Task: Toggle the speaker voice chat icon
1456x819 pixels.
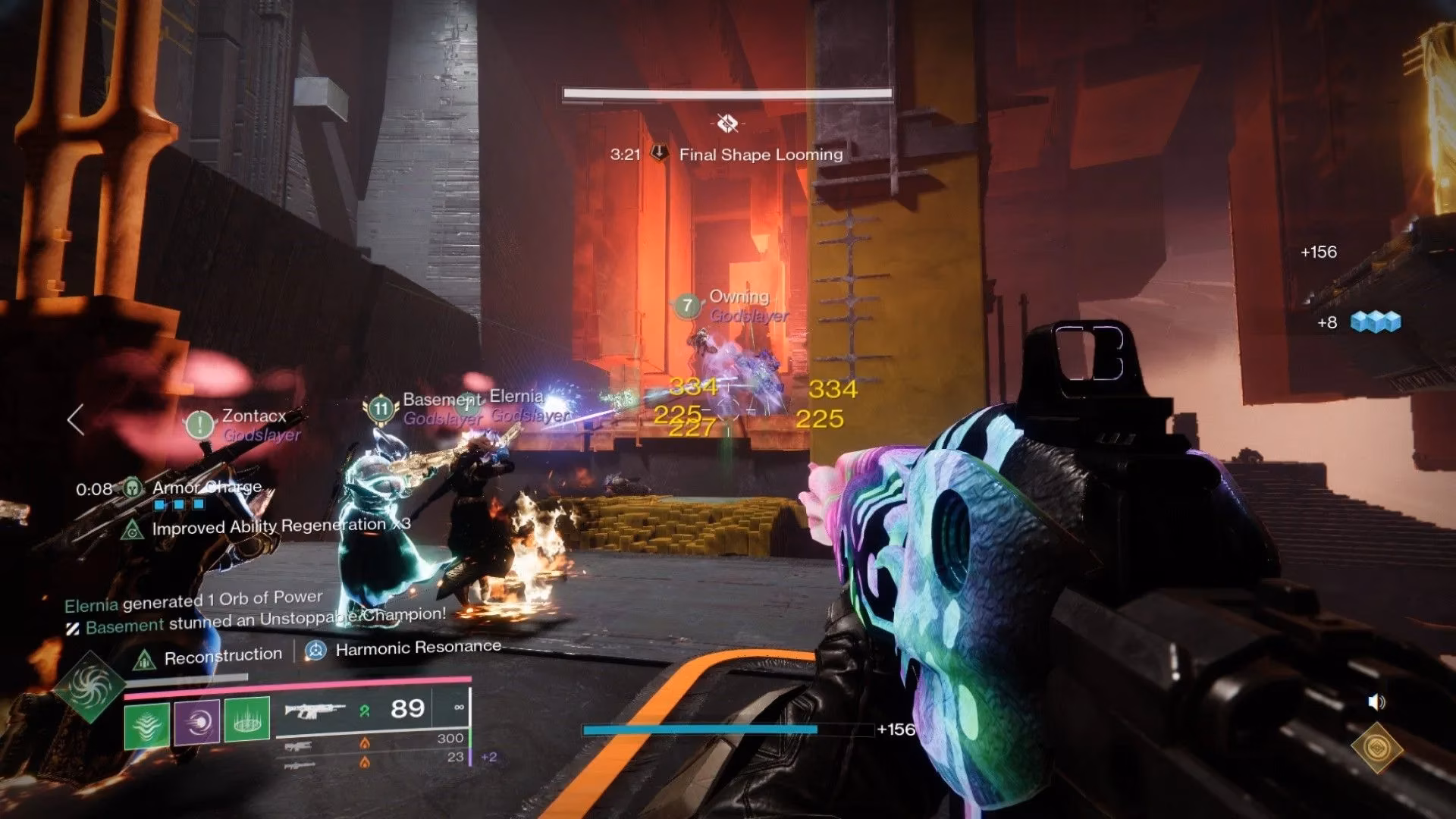Action: [x=1376, y=702]
